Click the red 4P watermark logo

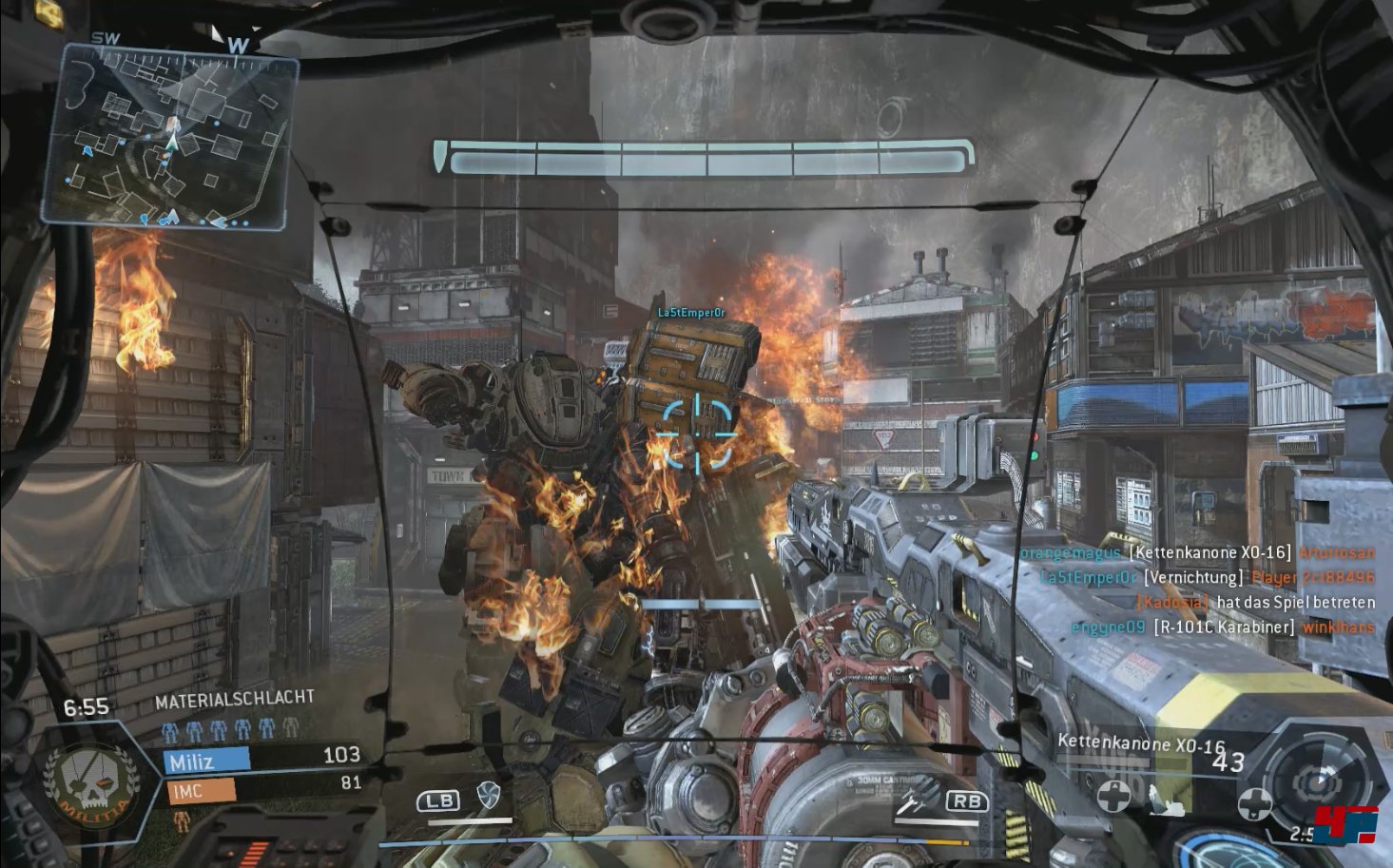[1354, 824]
